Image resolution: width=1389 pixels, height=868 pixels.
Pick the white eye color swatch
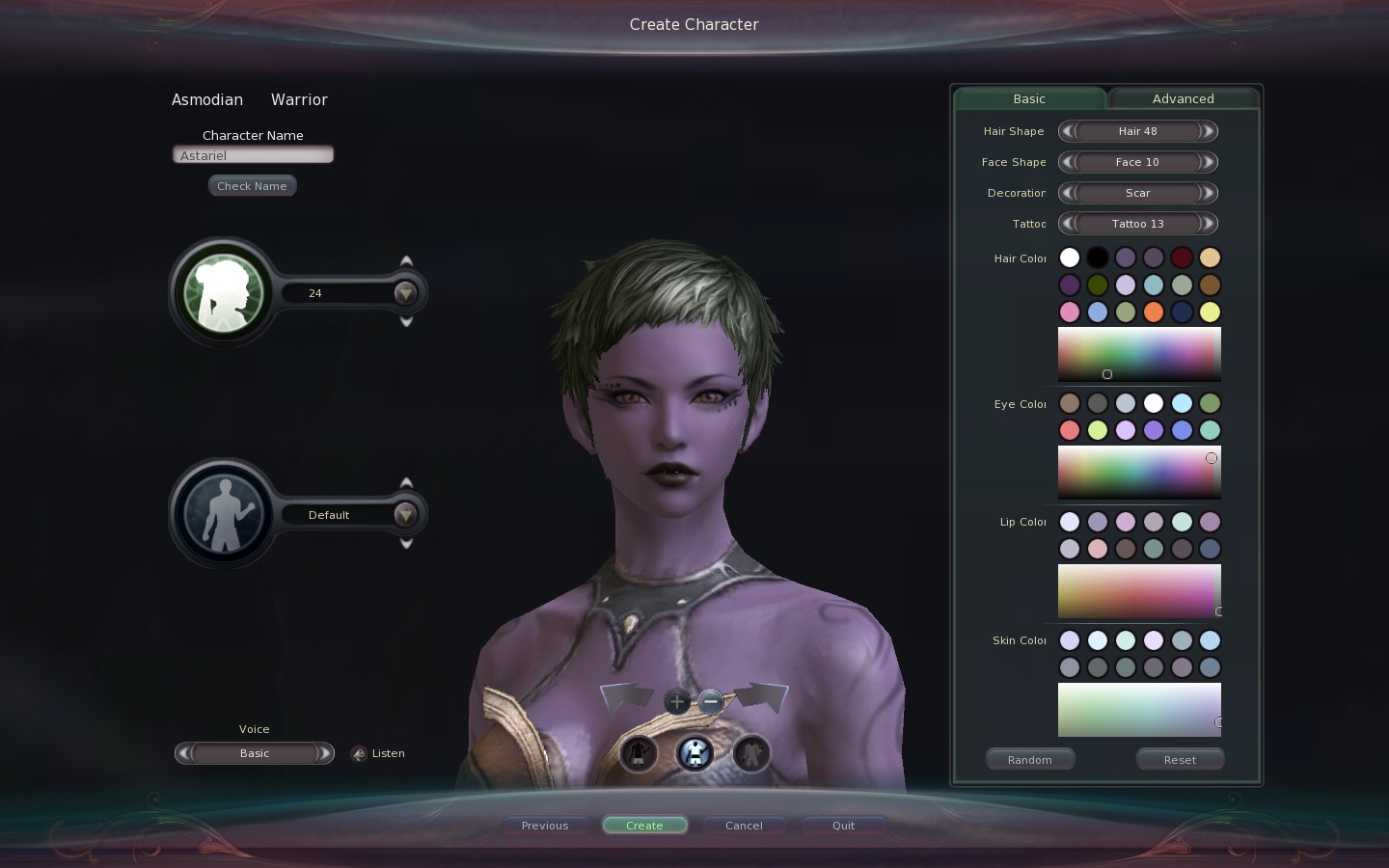tap(1154, 403)
